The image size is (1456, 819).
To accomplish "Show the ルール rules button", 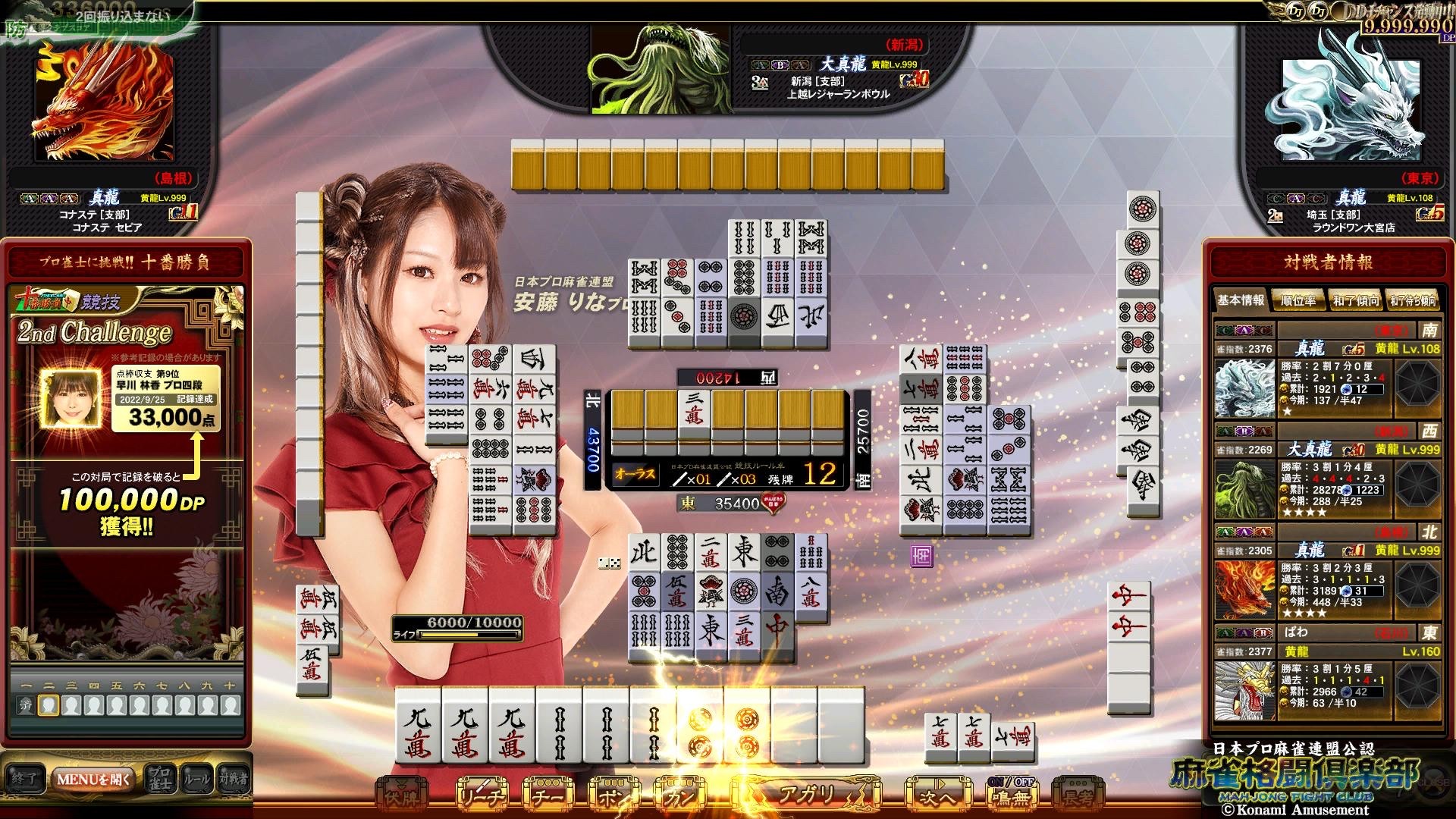I will point(197,779).
